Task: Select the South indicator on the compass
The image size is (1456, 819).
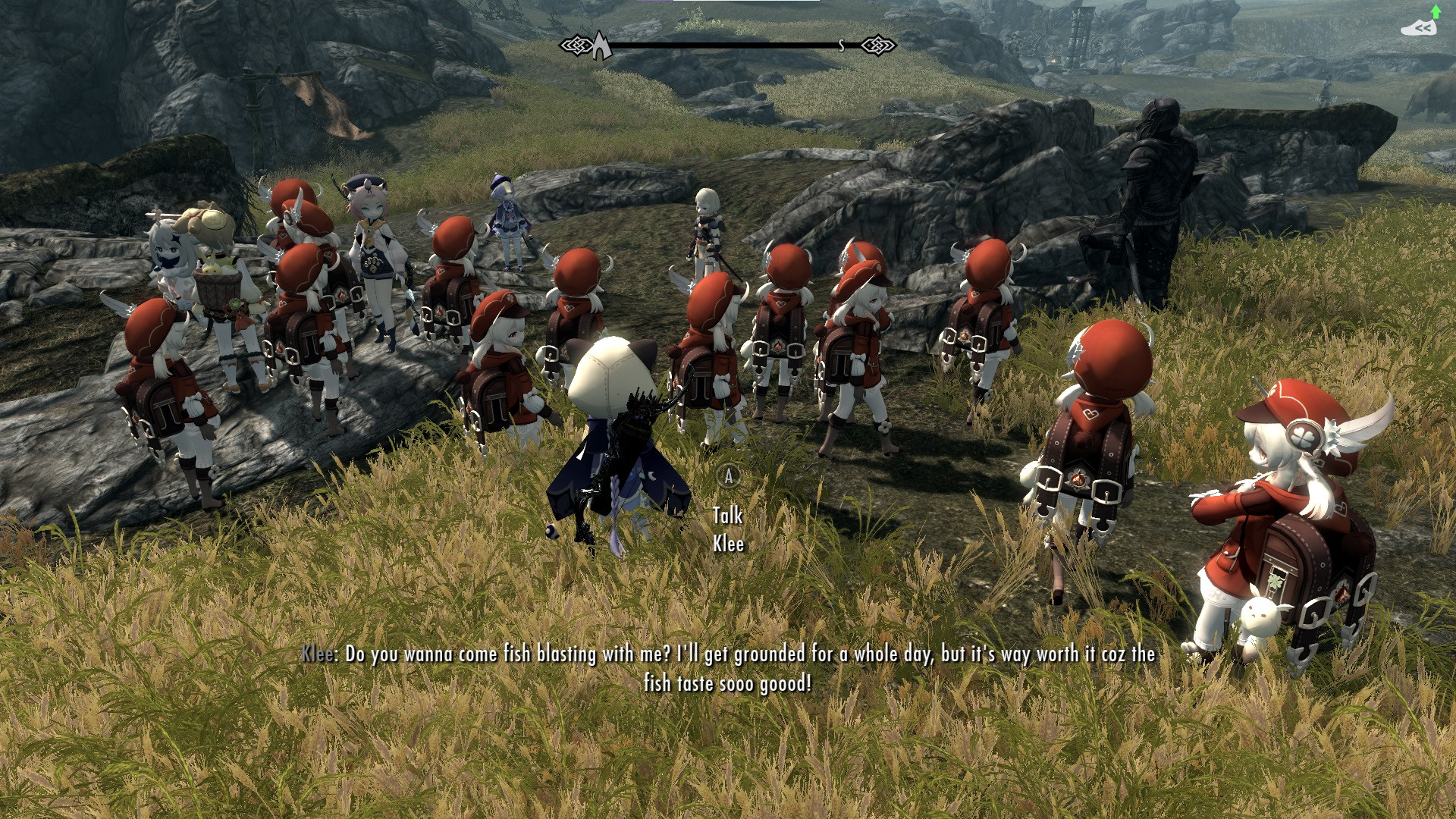Action: 841,46
